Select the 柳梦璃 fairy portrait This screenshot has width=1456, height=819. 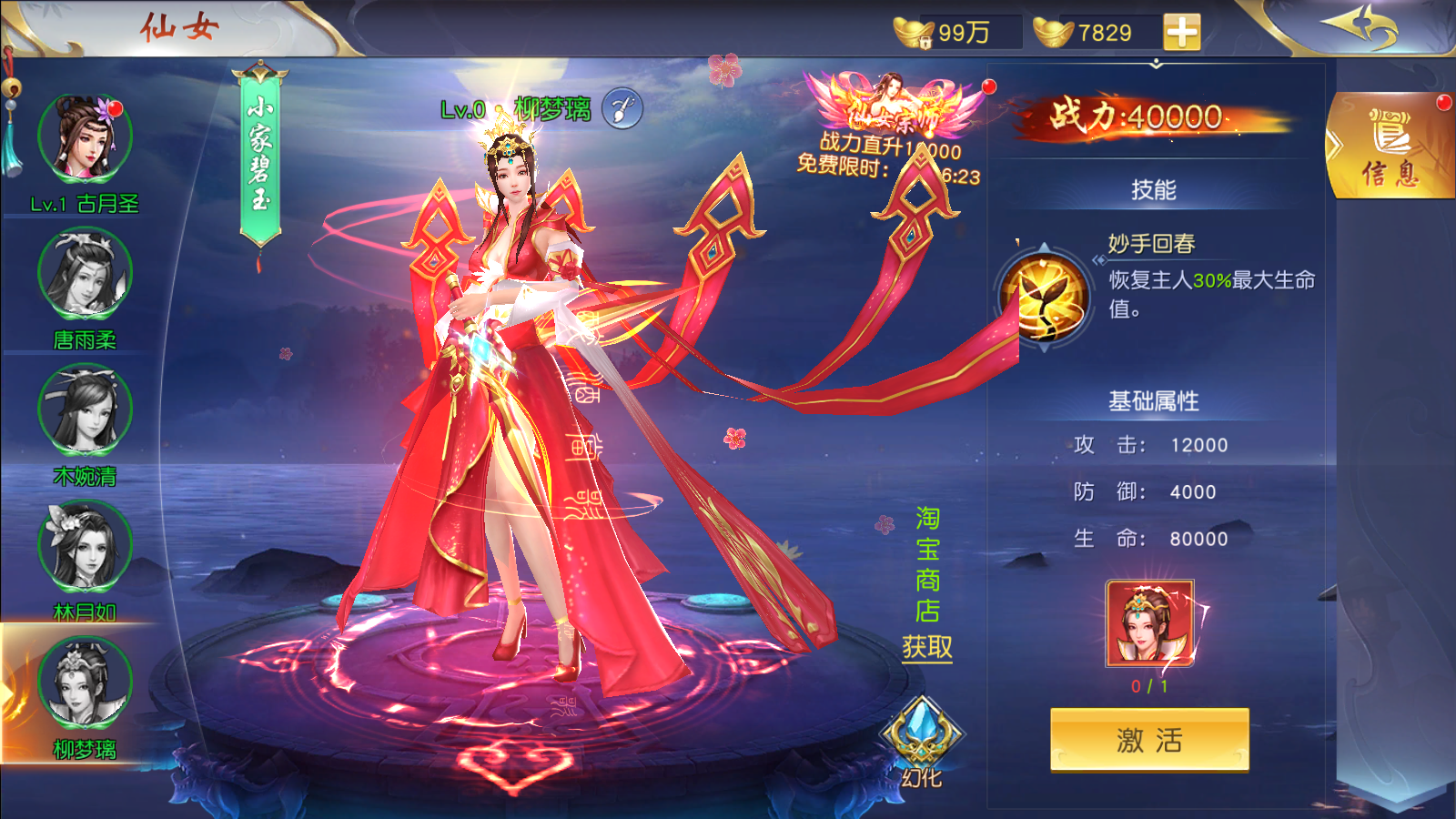85,683
